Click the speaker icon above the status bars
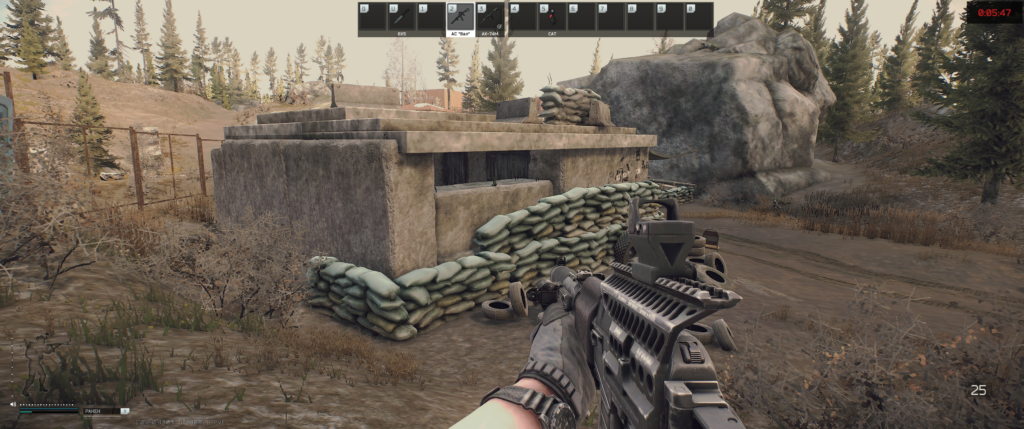 (13, 404)
